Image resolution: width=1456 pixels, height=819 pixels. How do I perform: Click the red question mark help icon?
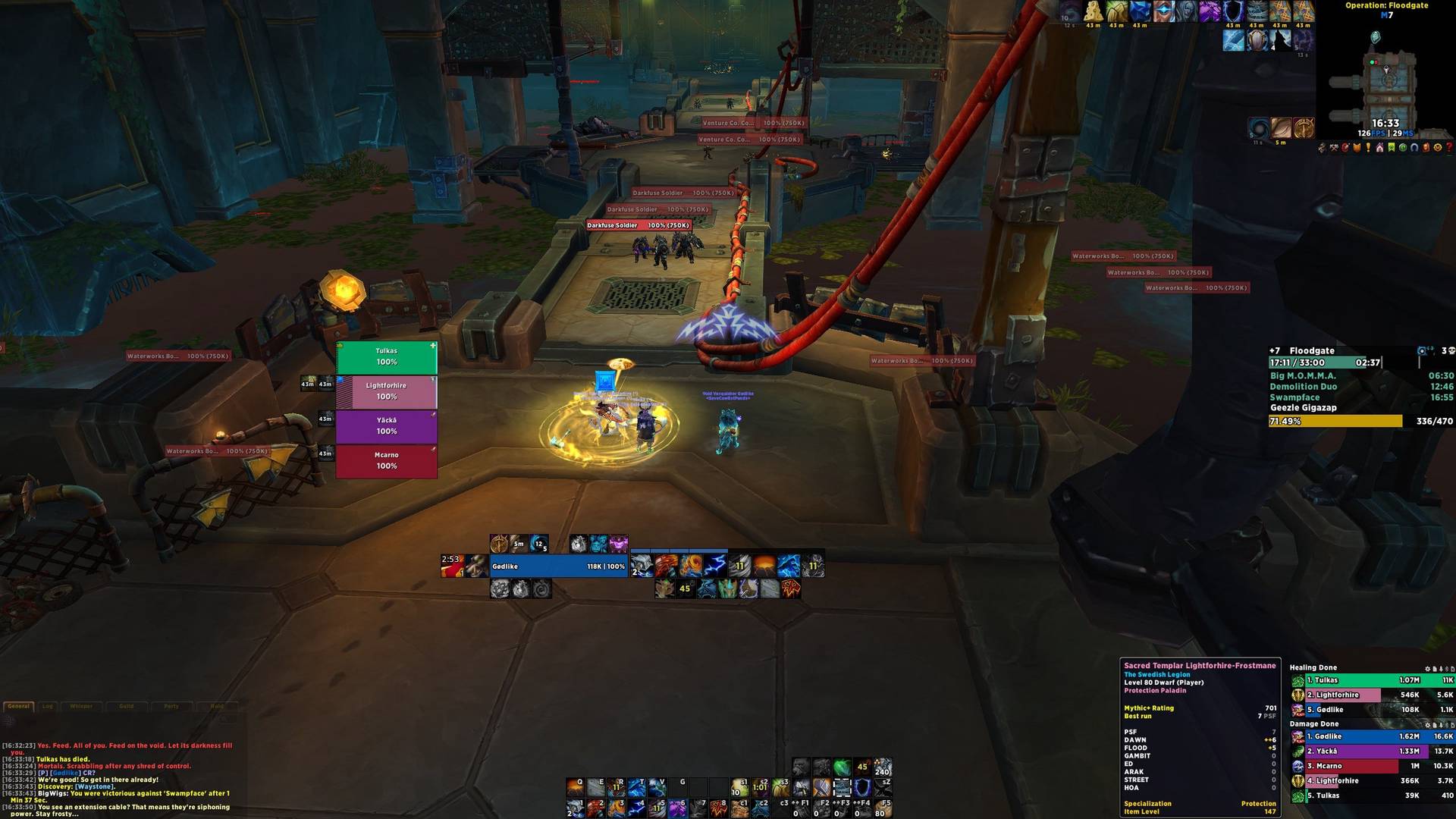pos(1449,148)
